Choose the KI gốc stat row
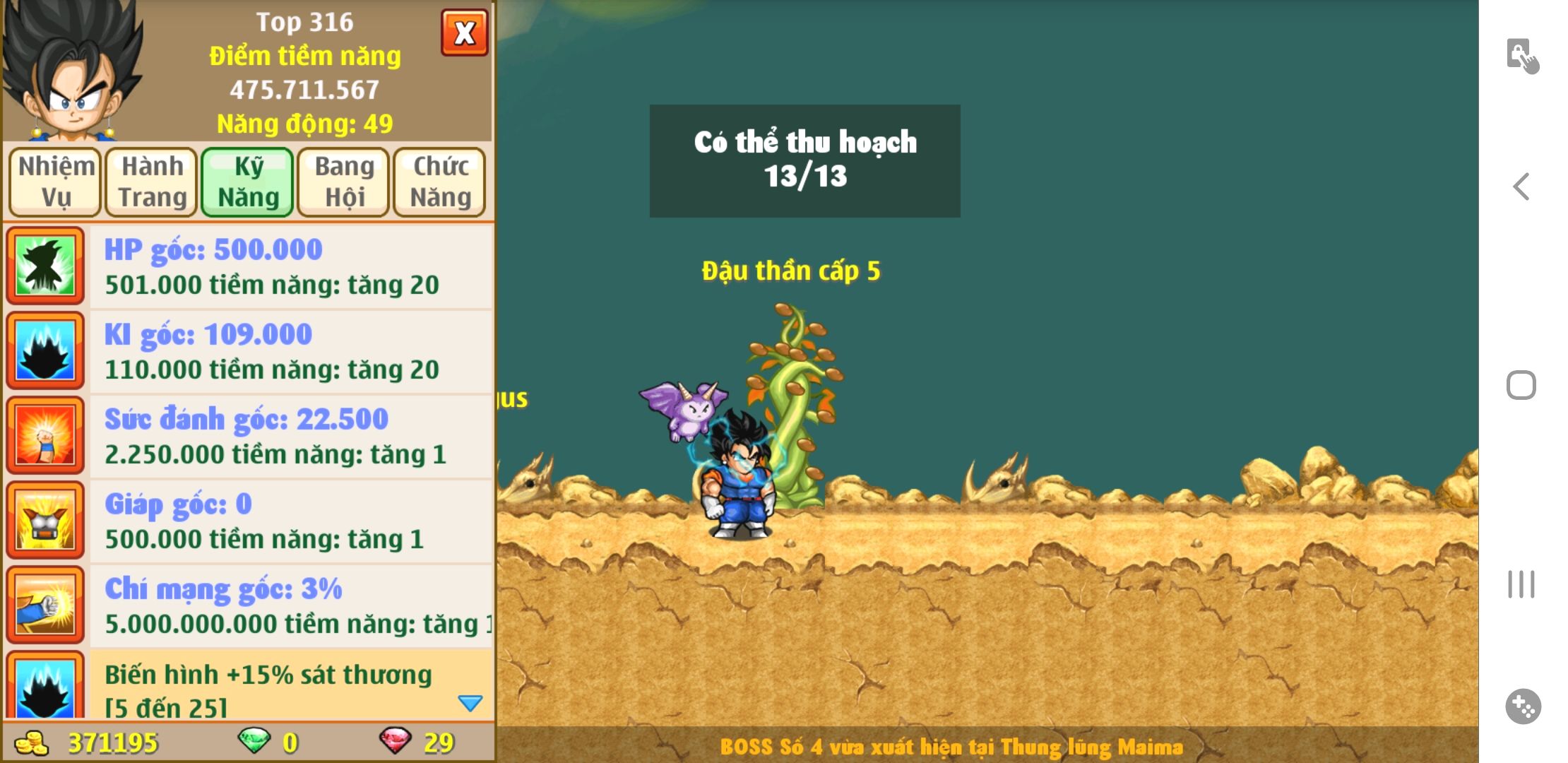 click(x=290, y=352)
